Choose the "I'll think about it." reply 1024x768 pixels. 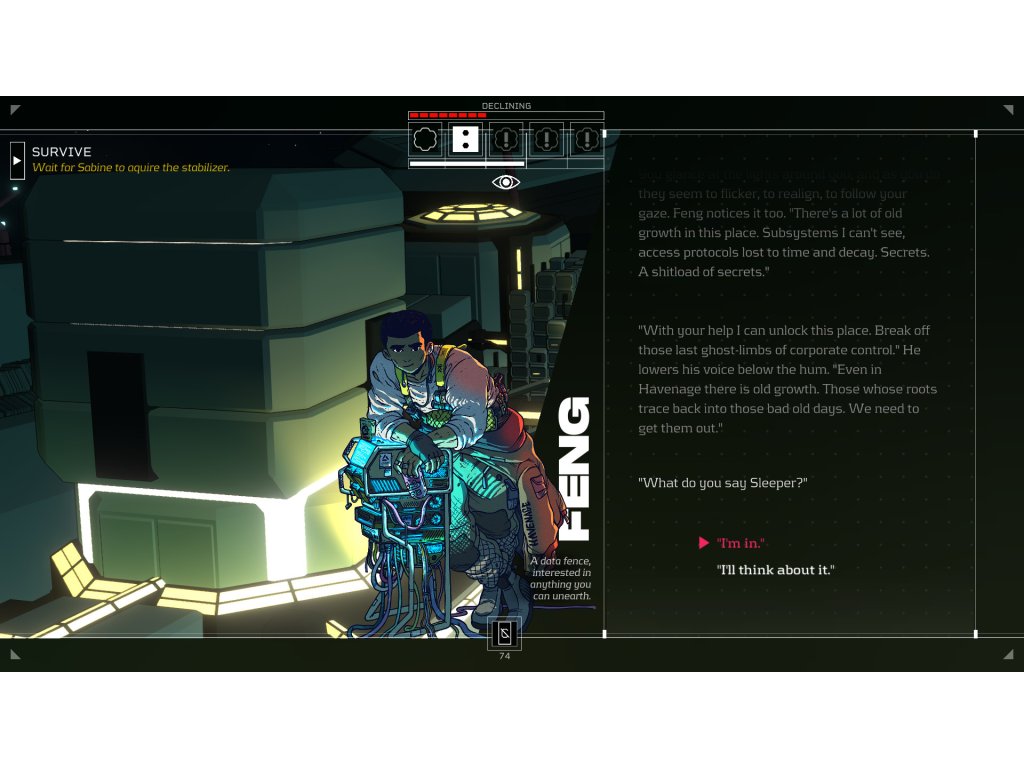(775, 570)
